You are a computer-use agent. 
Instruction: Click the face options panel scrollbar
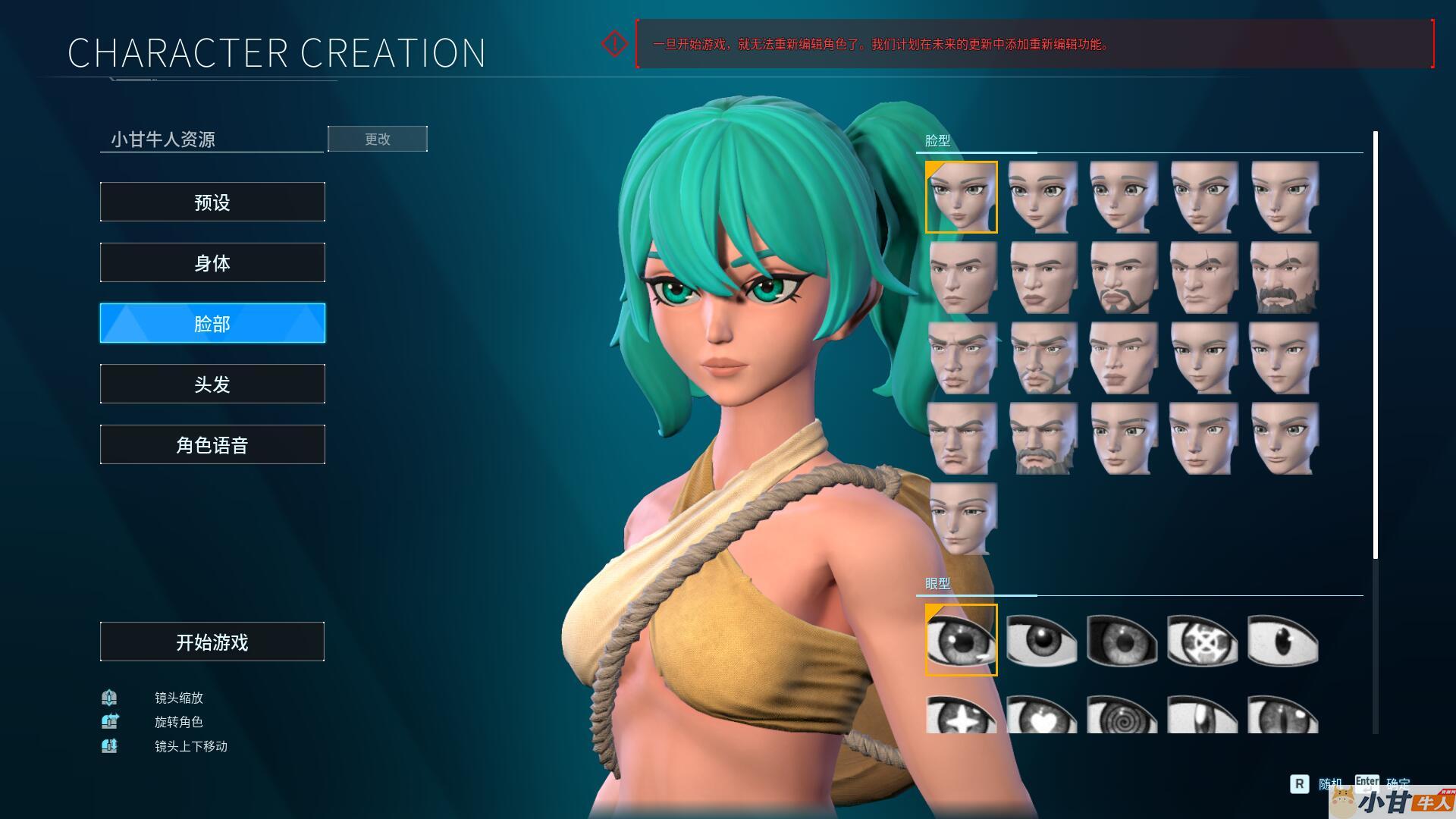click(1375, 345)
